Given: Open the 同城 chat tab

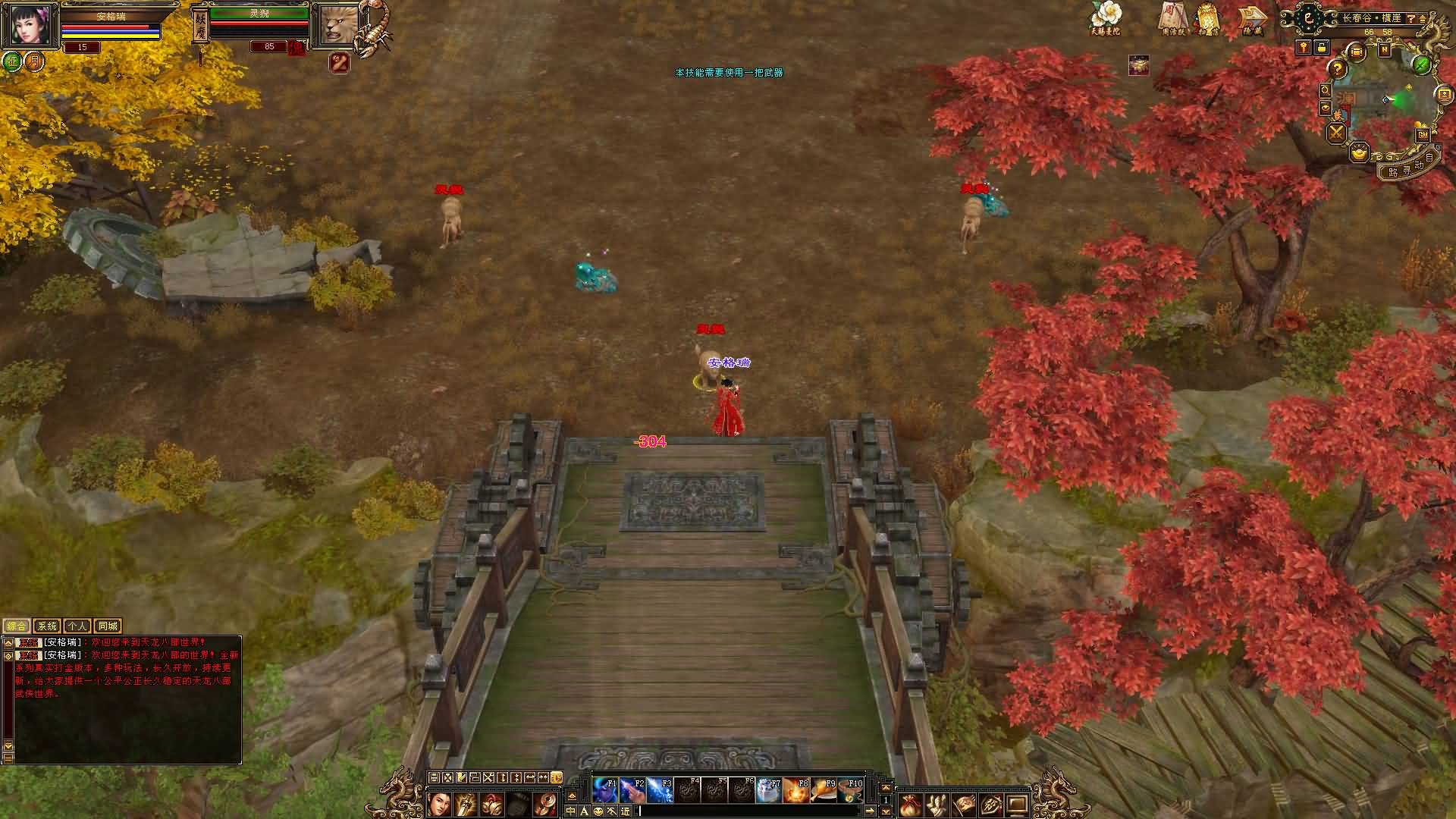Looking at the screenshot, I should pos(108,626).
